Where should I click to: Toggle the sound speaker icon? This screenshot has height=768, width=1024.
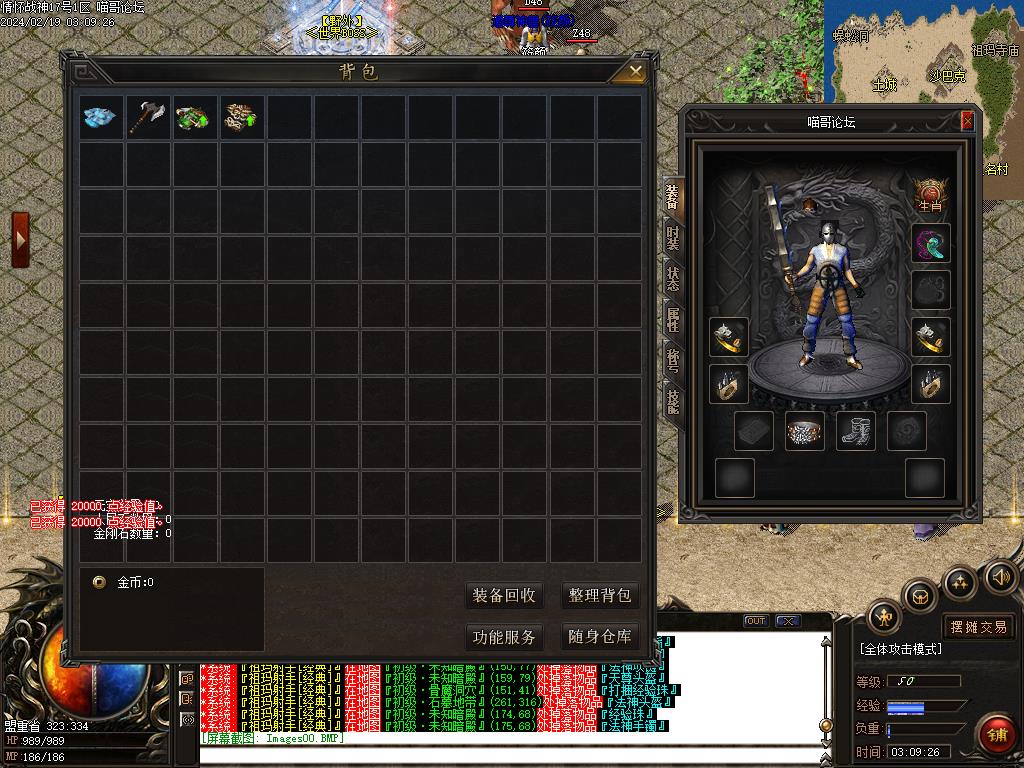(1001, 577)
